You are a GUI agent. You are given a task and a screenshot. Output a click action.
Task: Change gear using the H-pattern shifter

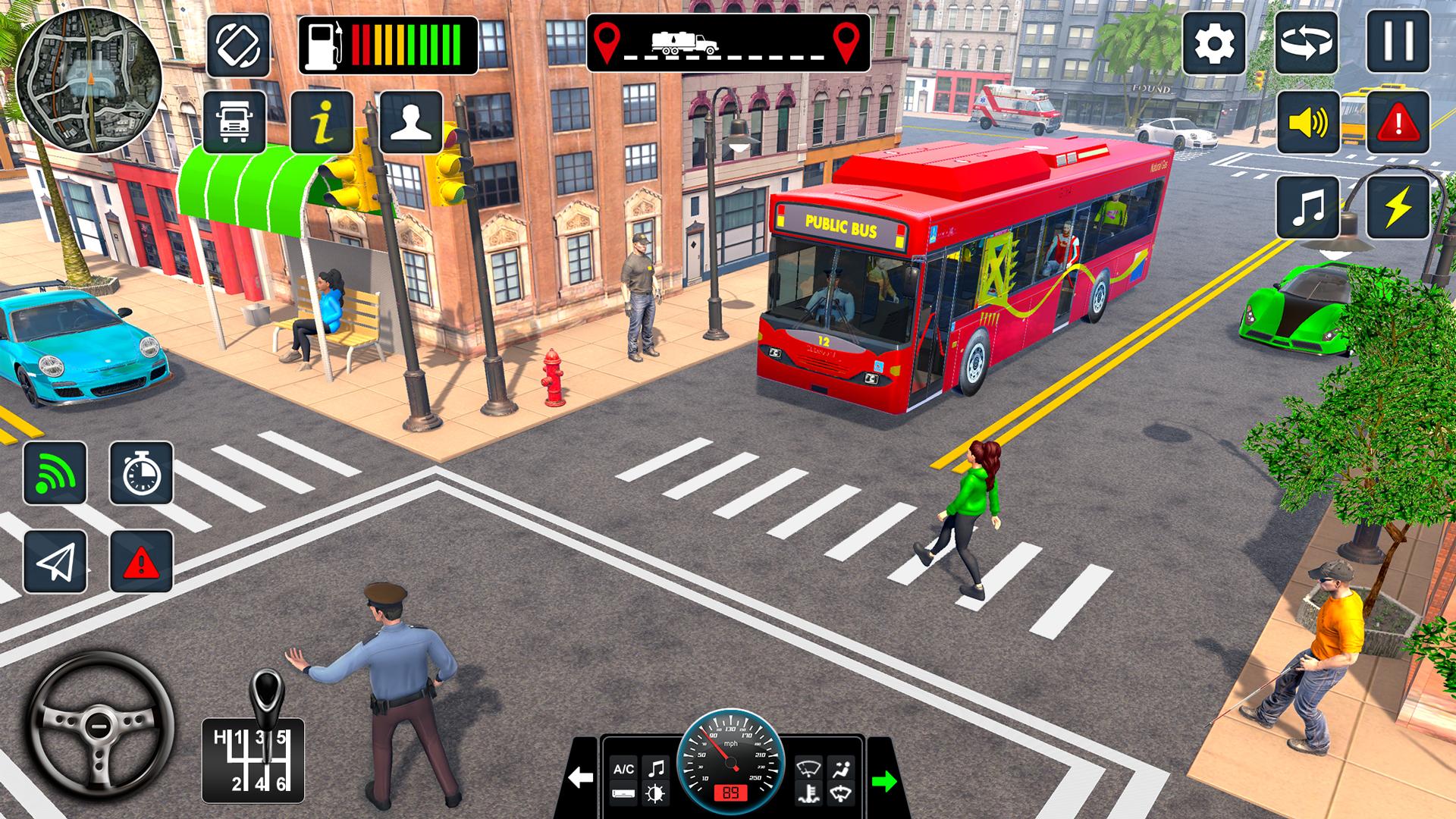(253, 760)
